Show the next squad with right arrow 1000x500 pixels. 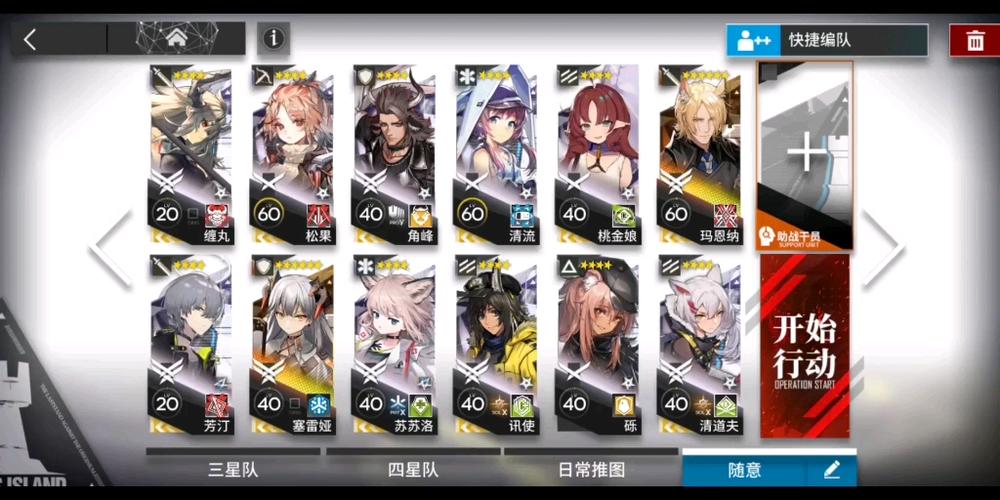883,249
